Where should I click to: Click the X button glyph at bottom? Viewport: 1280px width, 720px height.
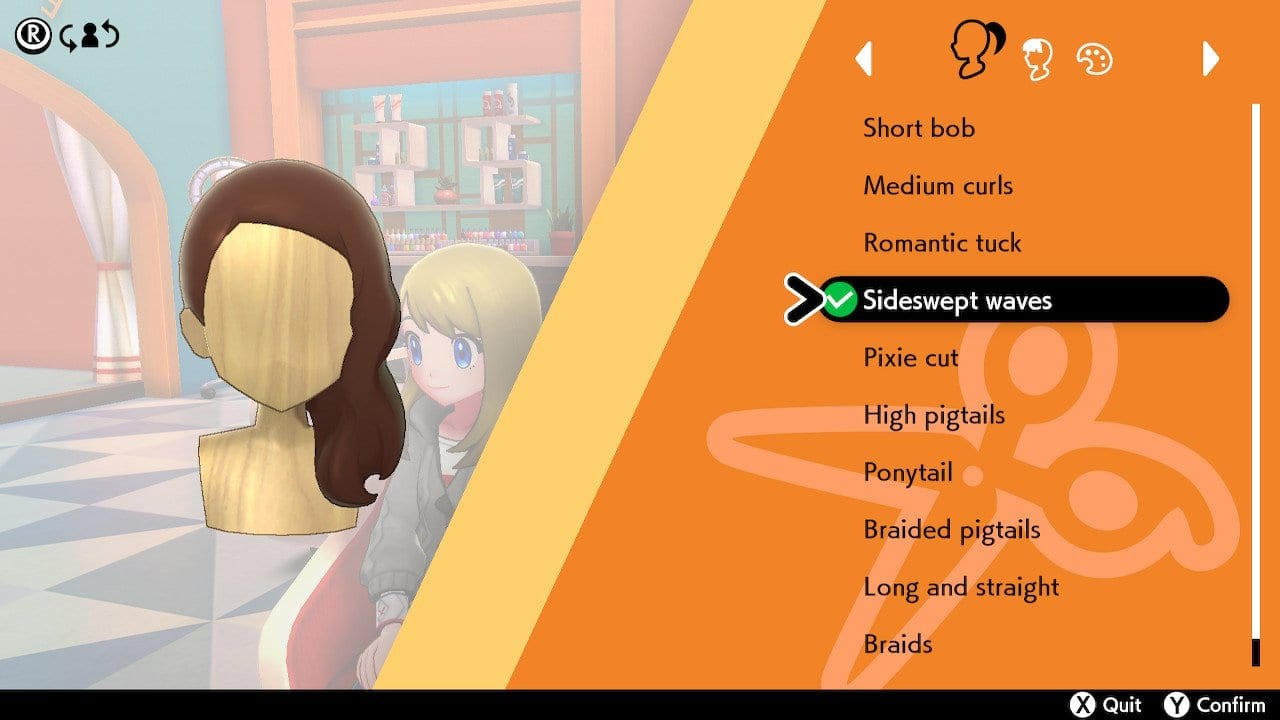click(1082, 704)
